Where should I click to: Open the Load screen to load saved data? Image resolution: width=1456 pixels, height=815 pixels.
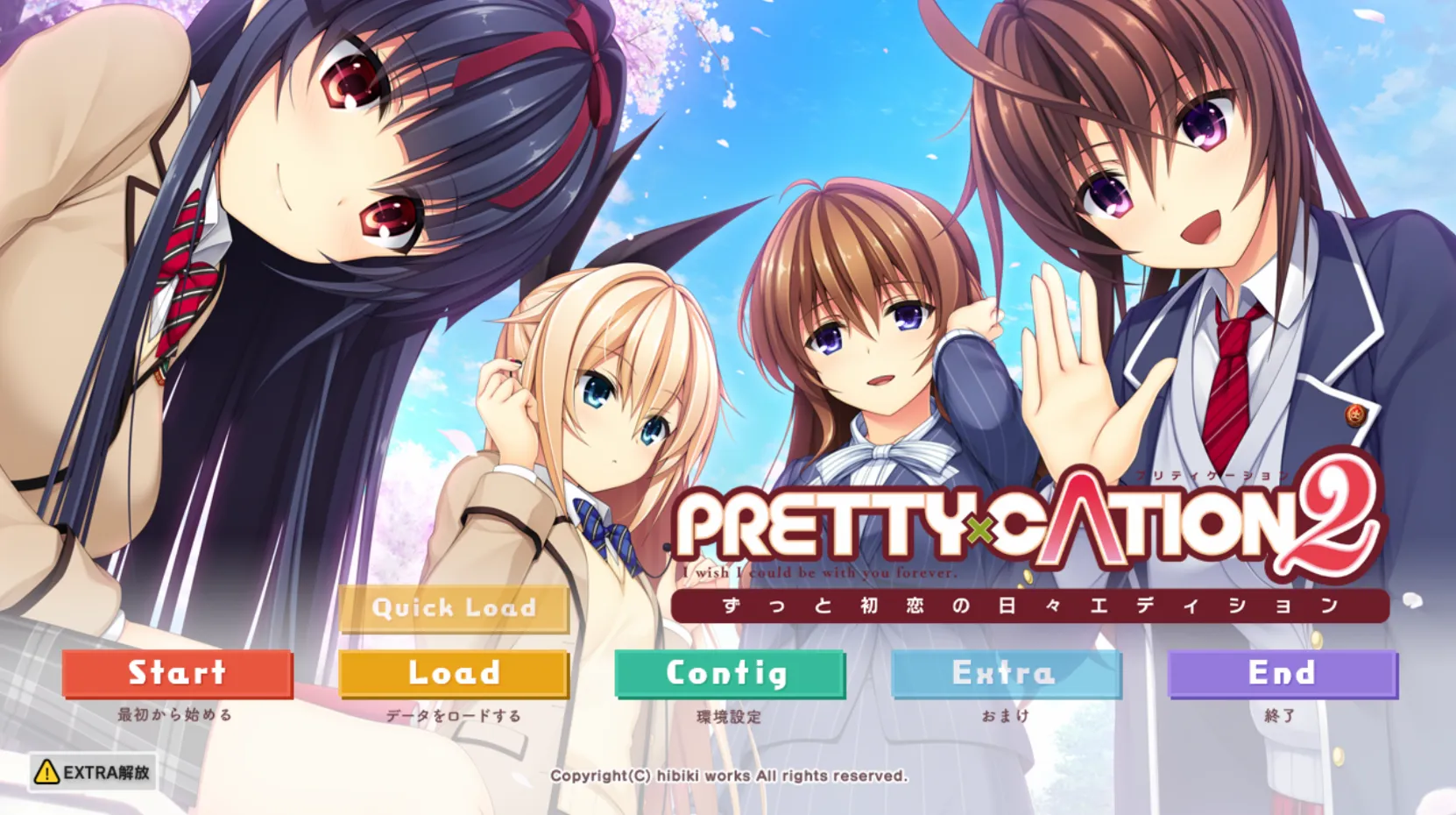454,674
